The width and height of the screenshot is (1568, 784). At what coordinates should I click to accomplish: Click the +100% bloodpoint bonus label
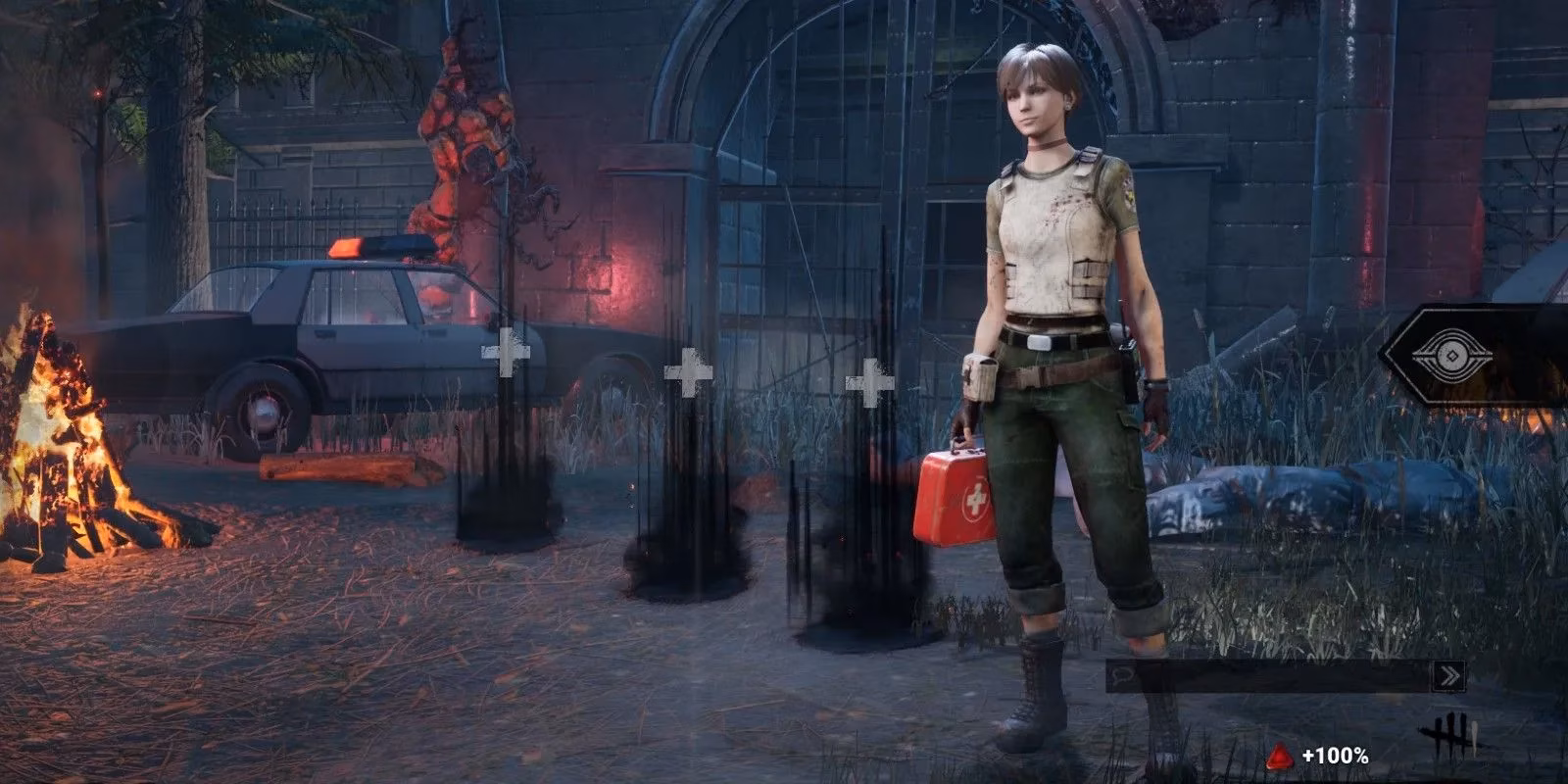(1336, 756)
